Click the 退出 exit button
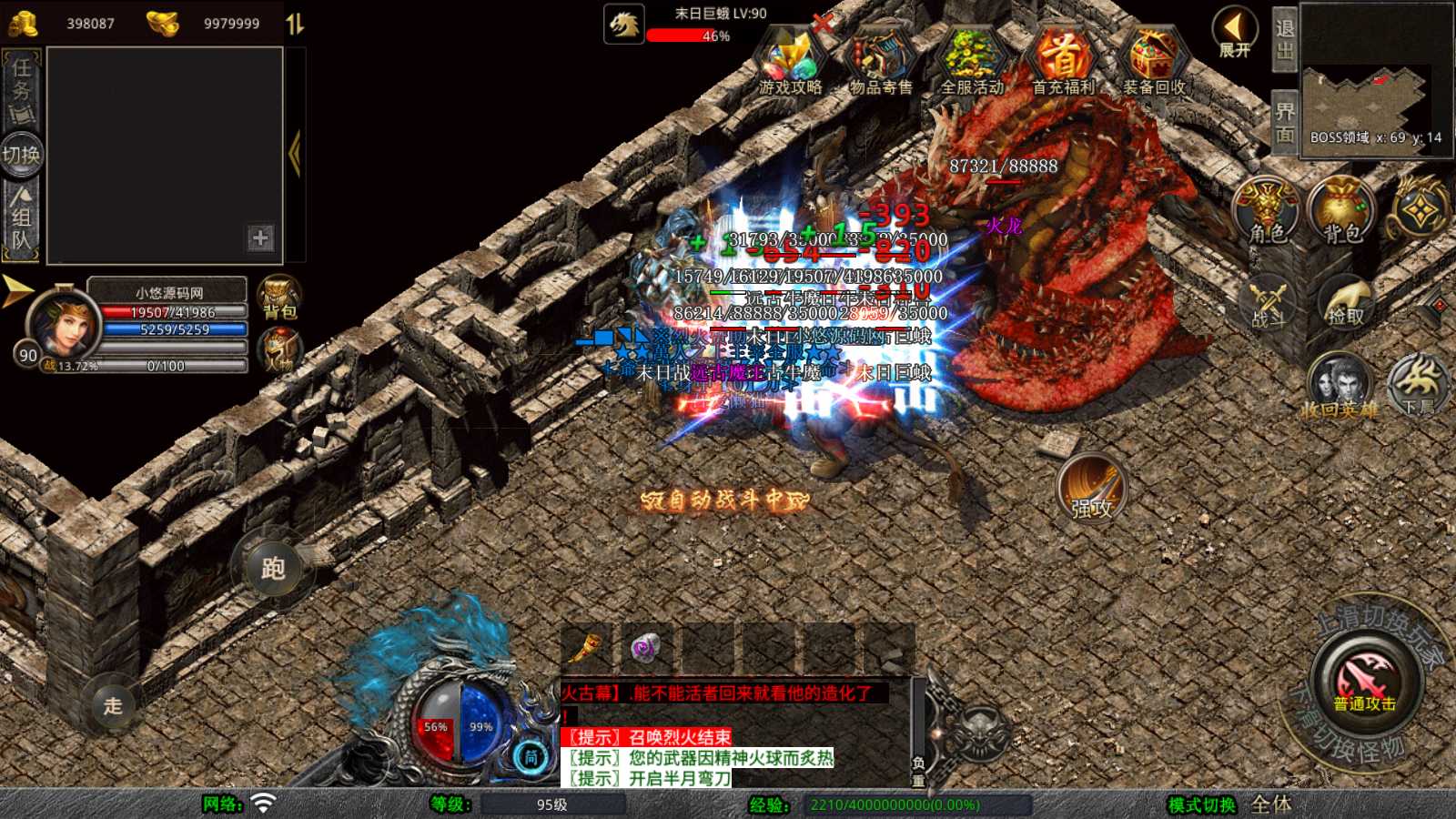Viewport: 1456px width, 819px height. [1284, 39]
